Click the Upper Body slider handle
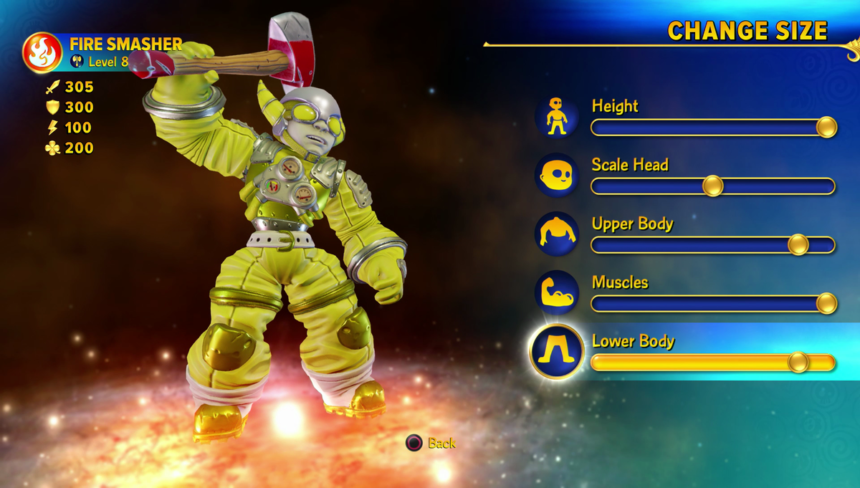Image resolution: width=860 pixels, height=488 pixels. 798,245
